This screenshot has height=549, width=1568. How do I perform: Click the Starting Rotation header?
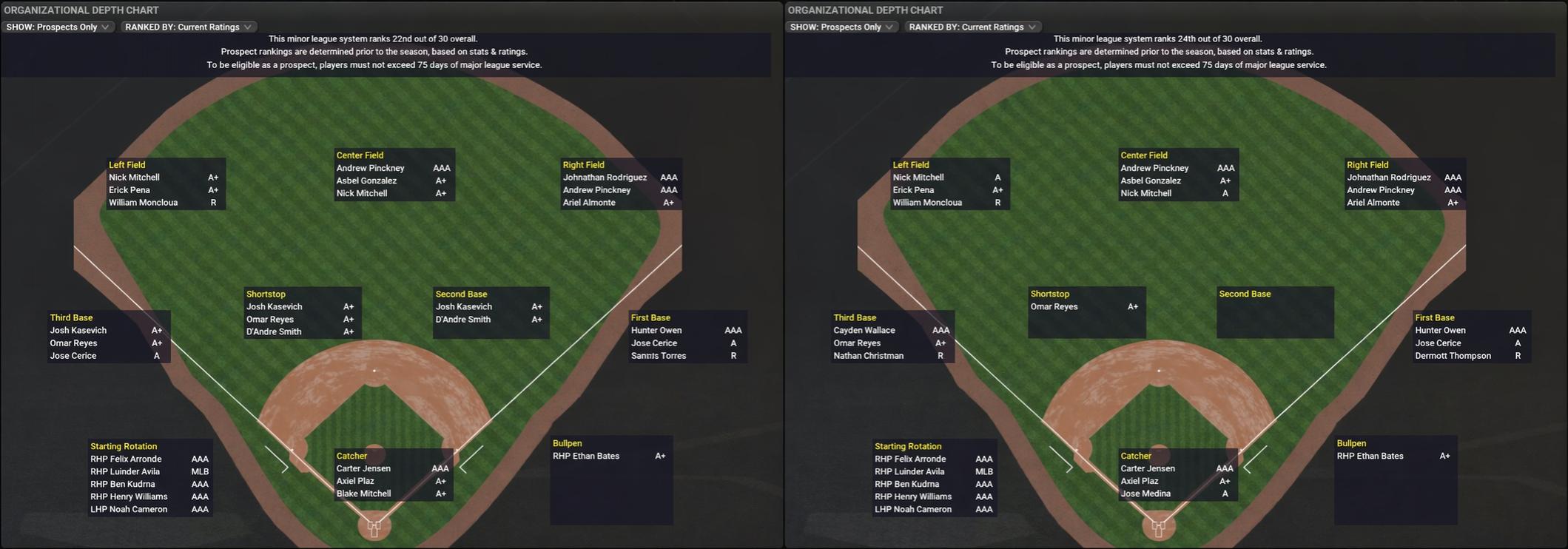point(124,445)
